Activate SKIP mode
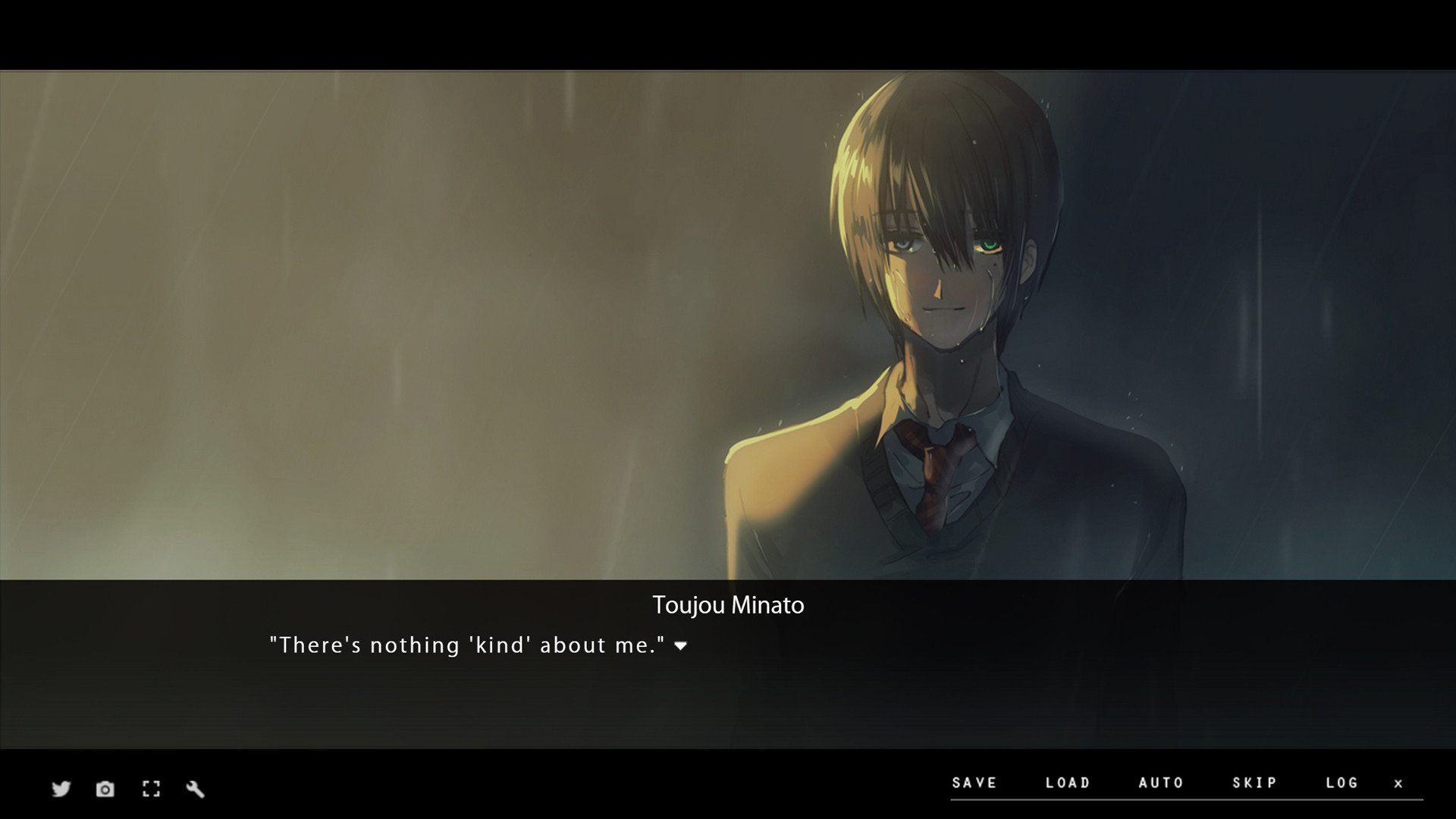 point(1254,783)
